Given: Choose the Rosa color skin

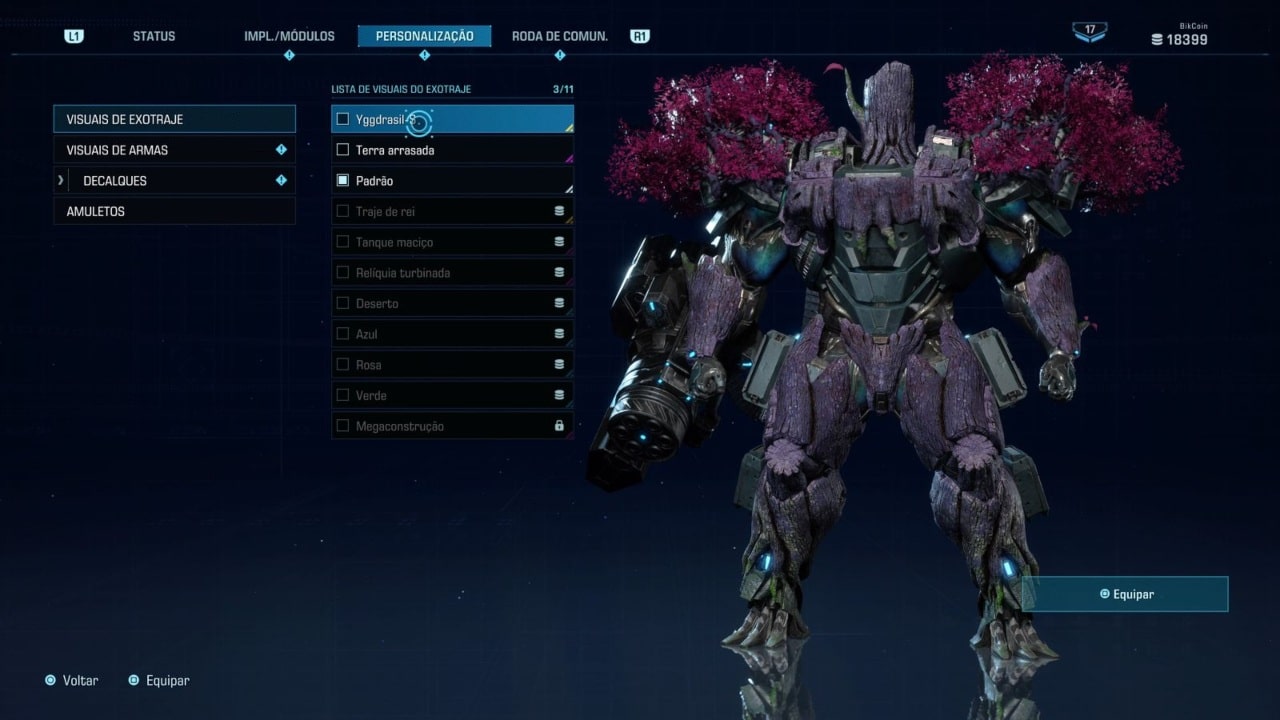Looking at the screenshot, I should [x=452, y=365].
